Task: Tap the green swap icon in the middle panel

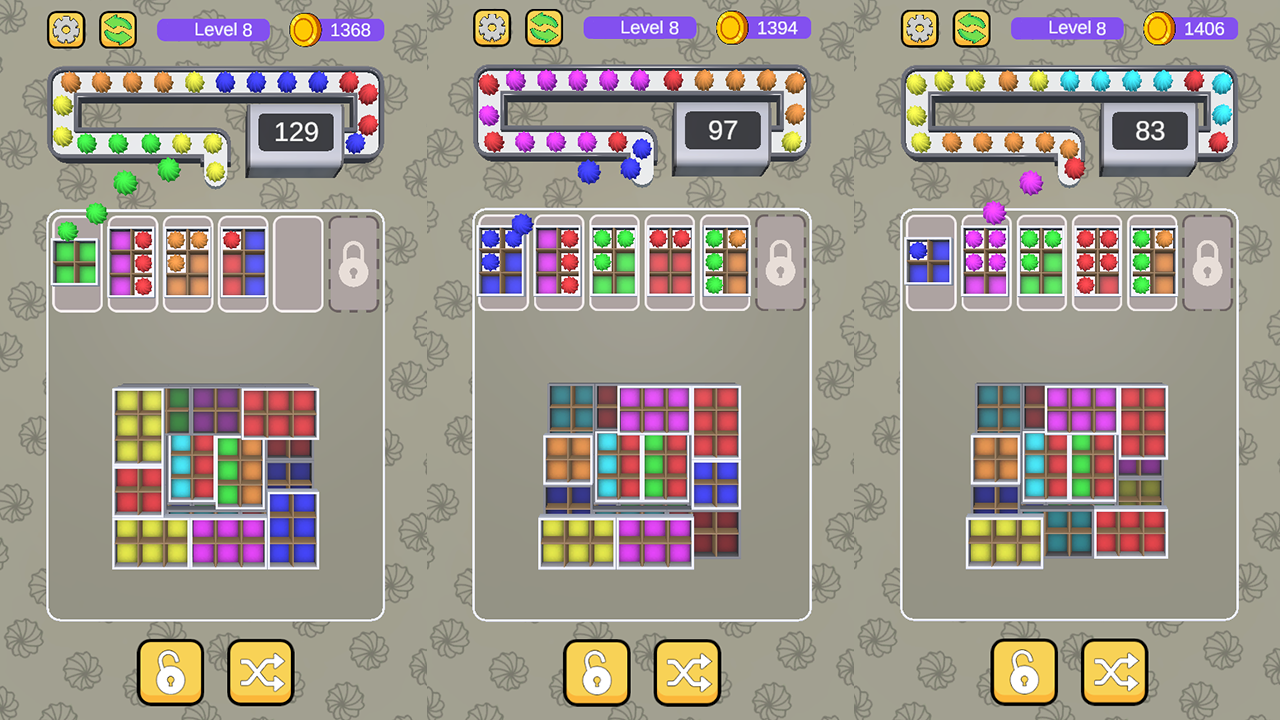Action: coord(545,29)
